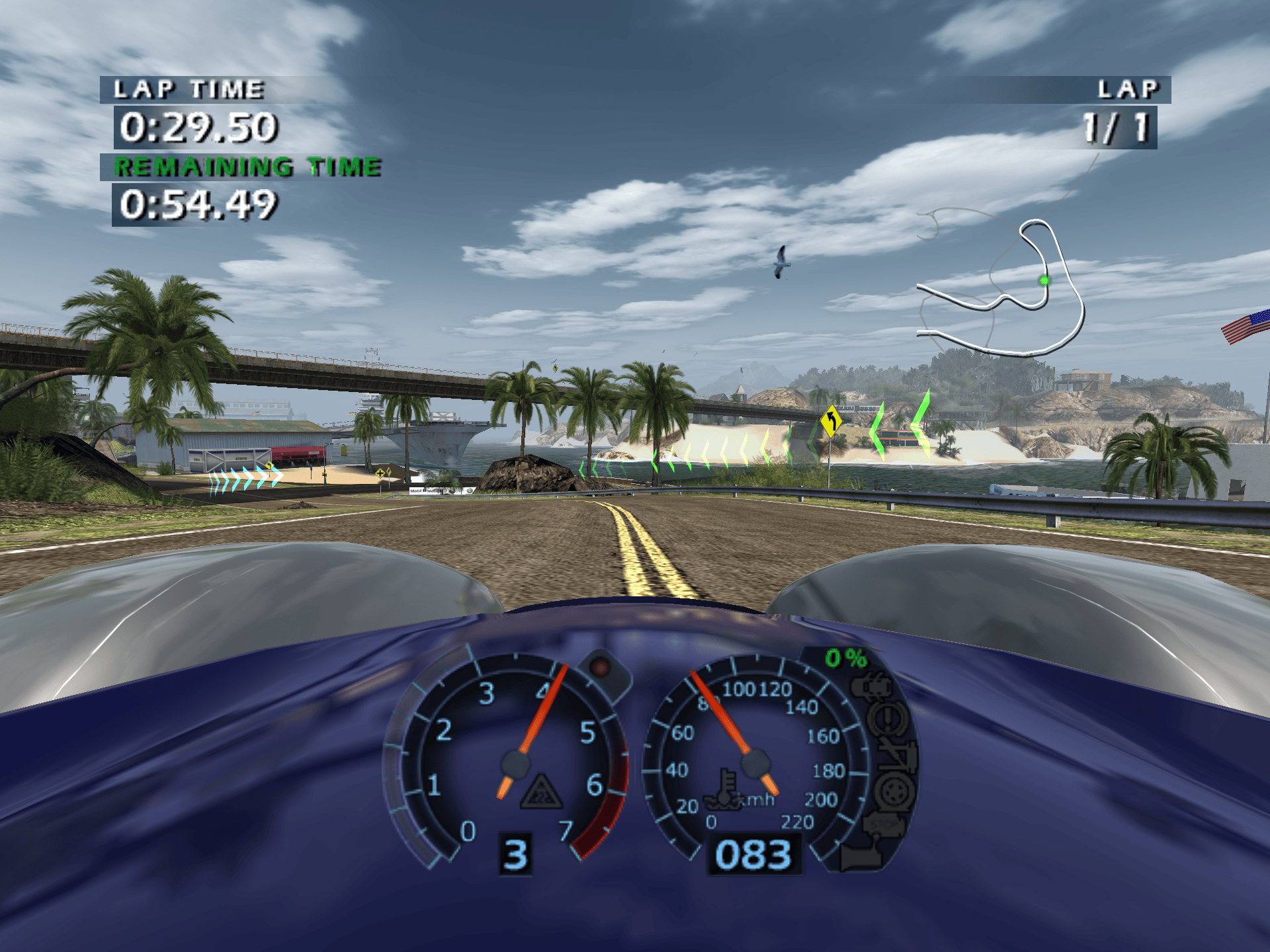Click the left-curve yellow road sign chevron

coord(830,419)
